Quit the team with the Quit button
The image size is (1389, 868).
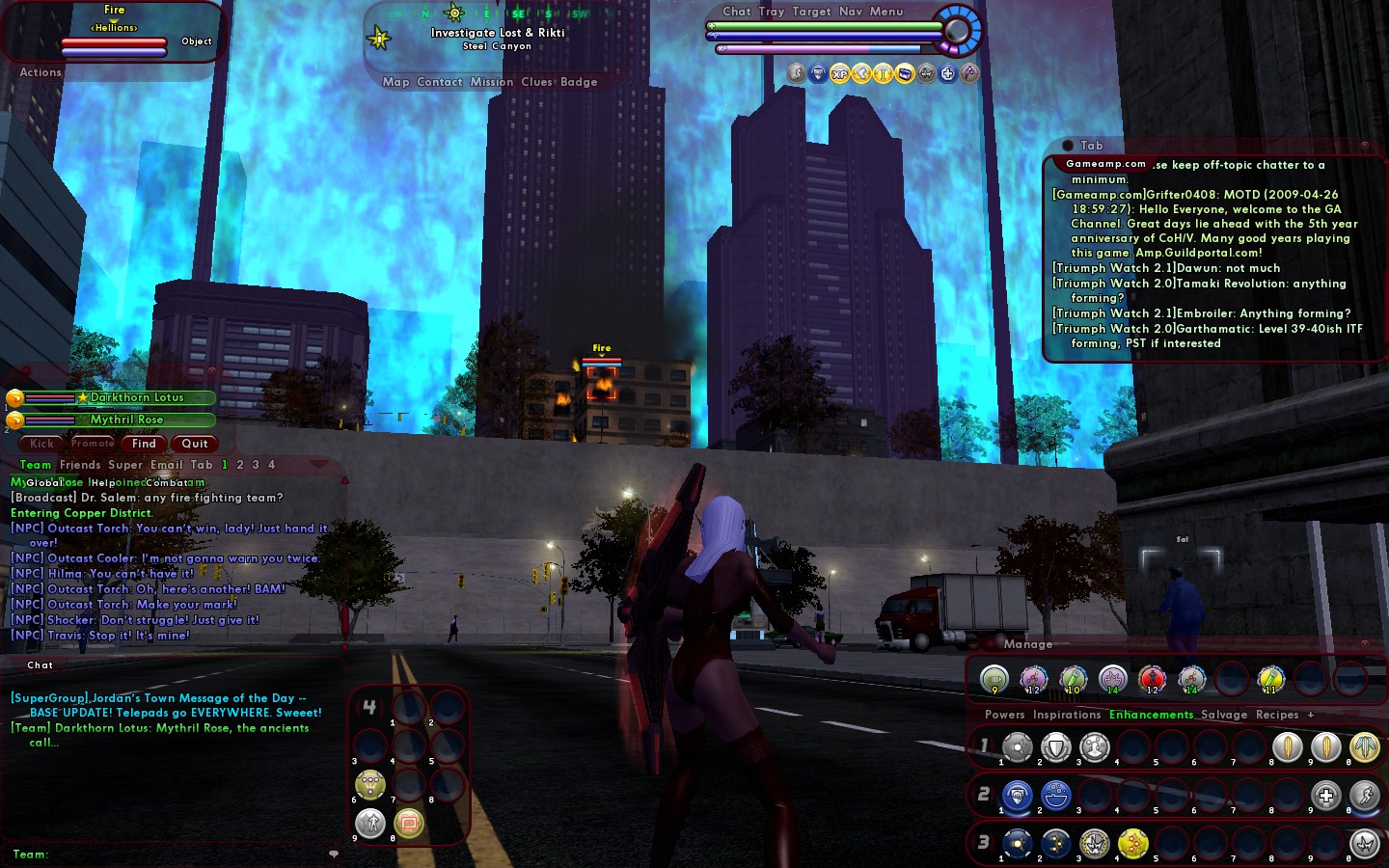[x=195, y=444]
